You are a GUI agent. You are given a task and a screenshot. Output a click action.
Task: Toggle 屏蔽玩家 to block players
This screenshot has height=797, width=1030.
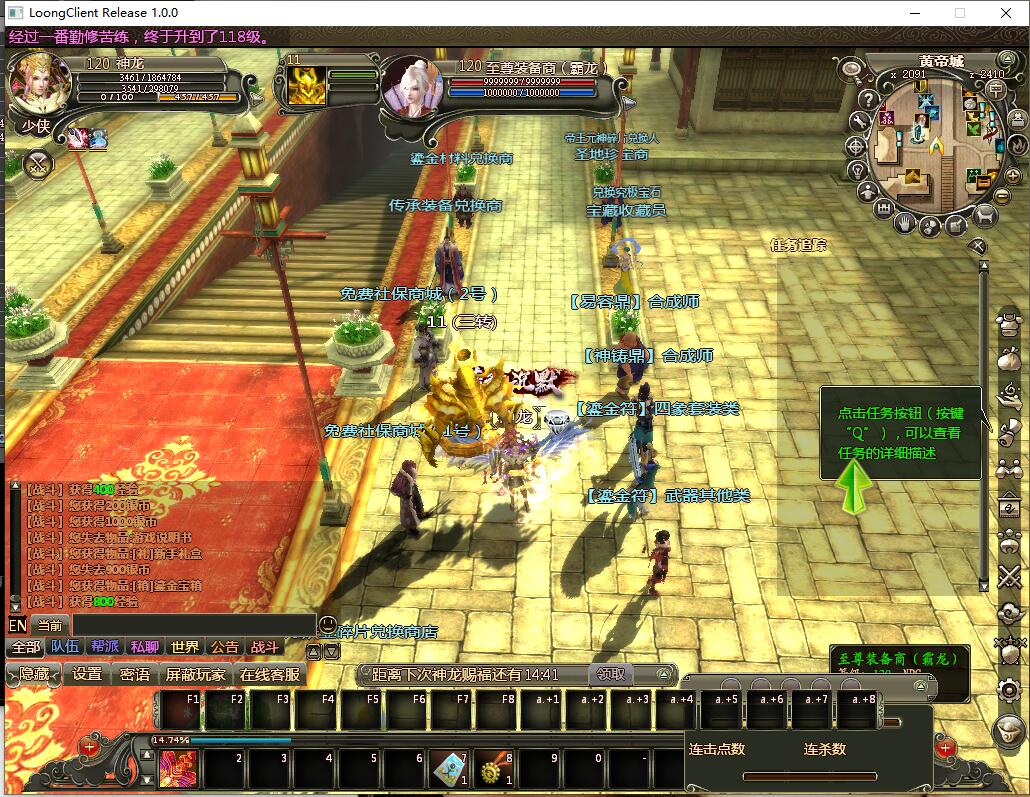pos(195,674)
